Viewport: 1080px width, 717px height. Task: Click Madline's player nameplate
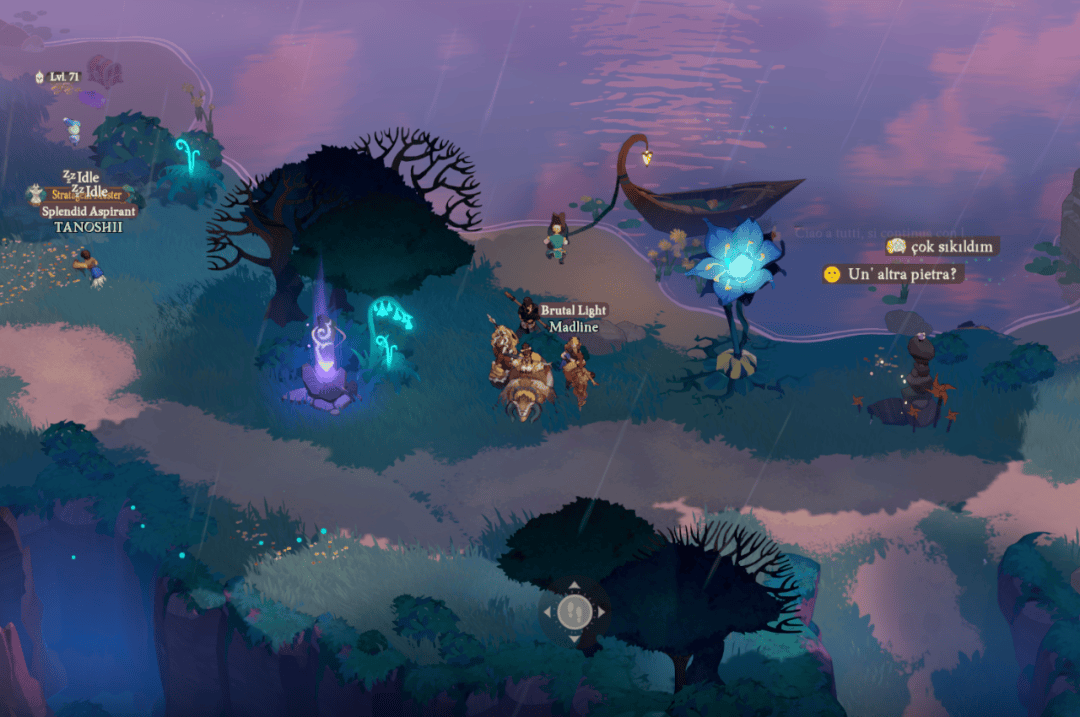point(573,327)
